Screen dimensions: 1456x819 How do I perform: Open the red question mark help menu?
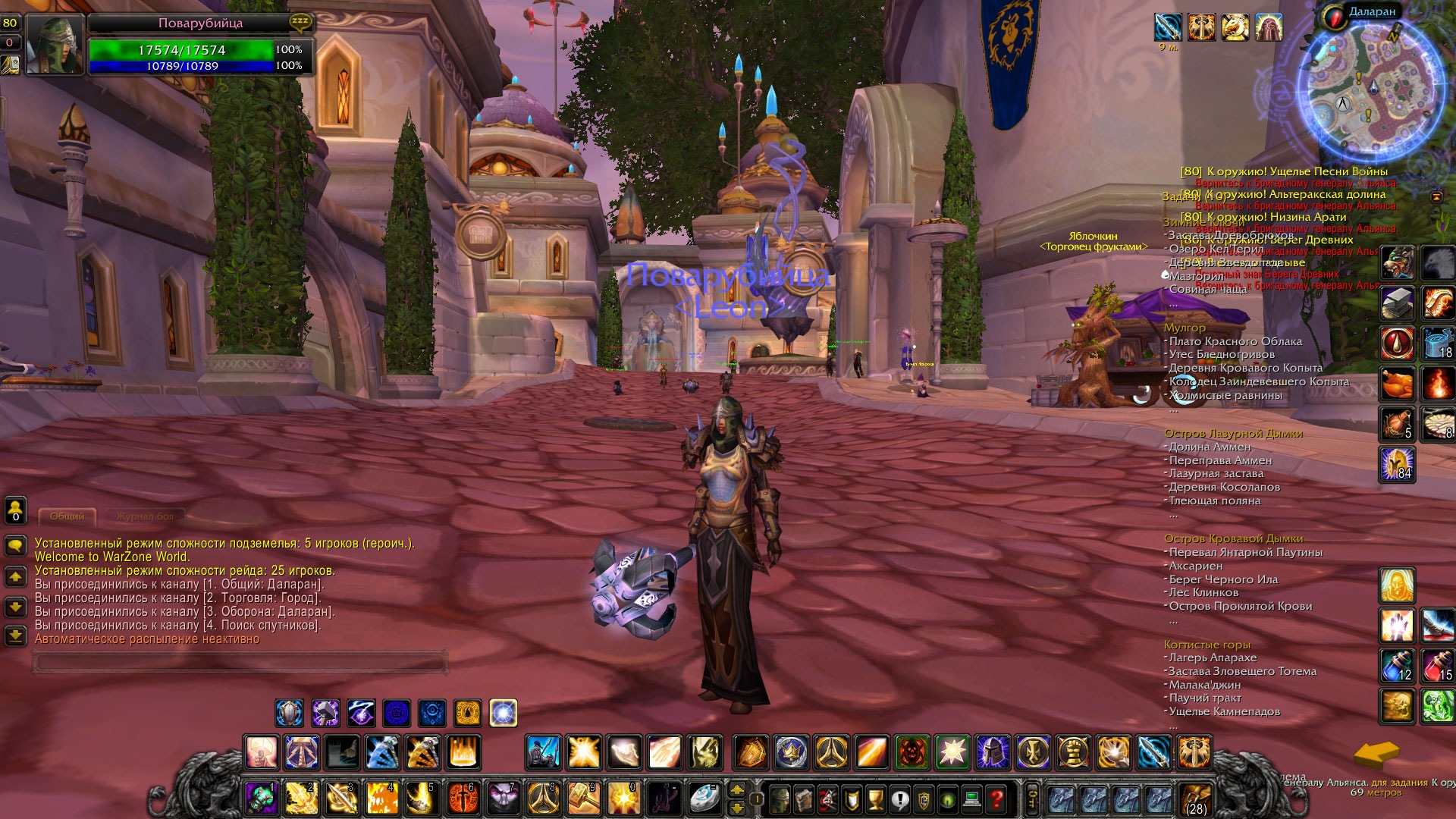(x=997, y=799)
